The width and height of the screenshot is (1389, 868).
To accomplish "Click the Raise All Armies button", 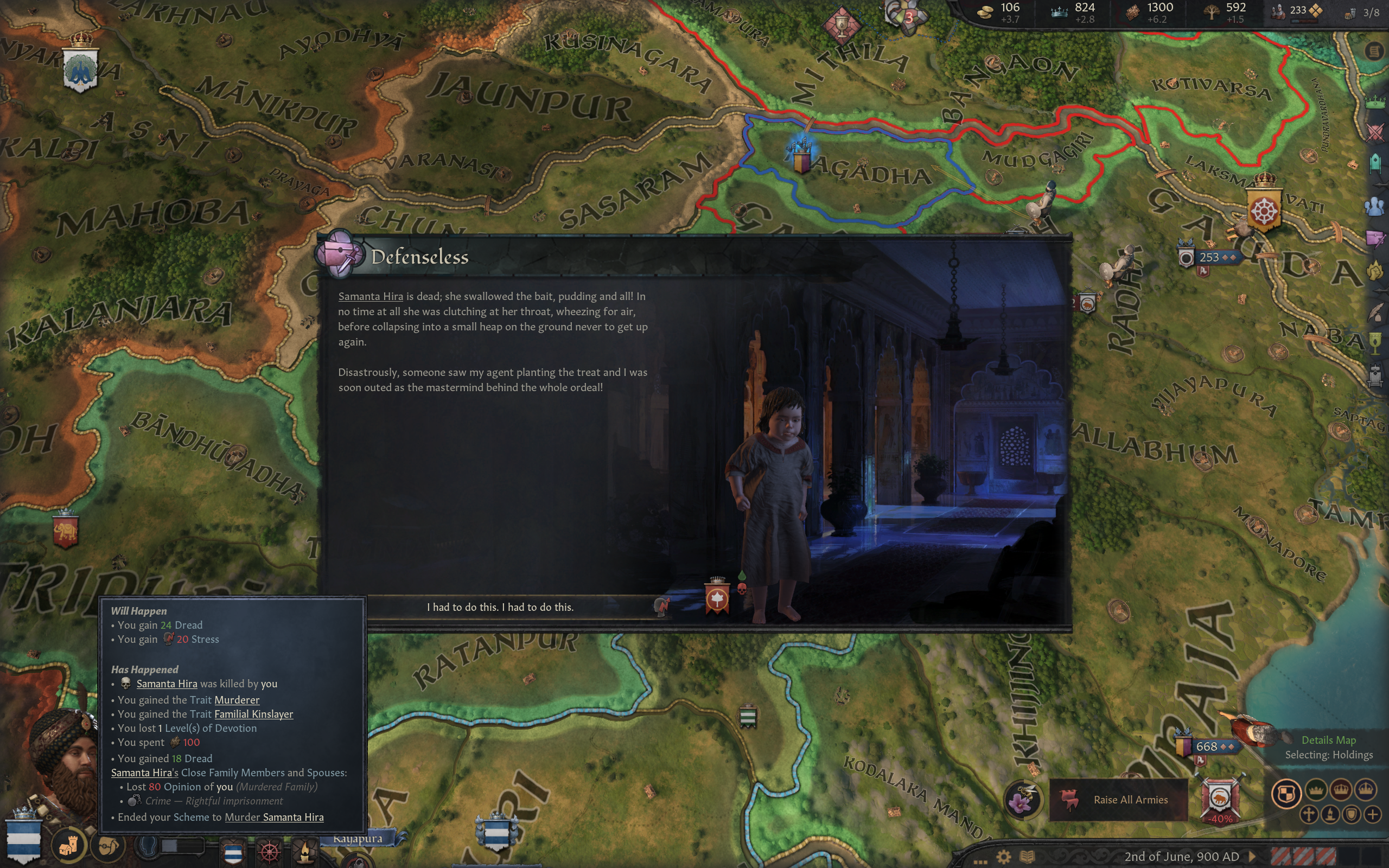I will click(x=1118, y=800).
